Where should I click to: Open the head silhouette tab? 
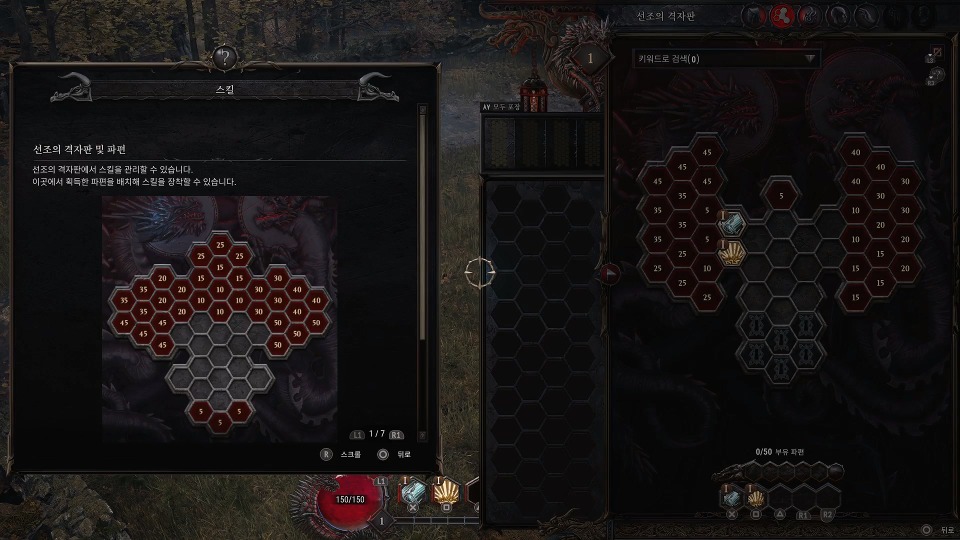point(839,16)
